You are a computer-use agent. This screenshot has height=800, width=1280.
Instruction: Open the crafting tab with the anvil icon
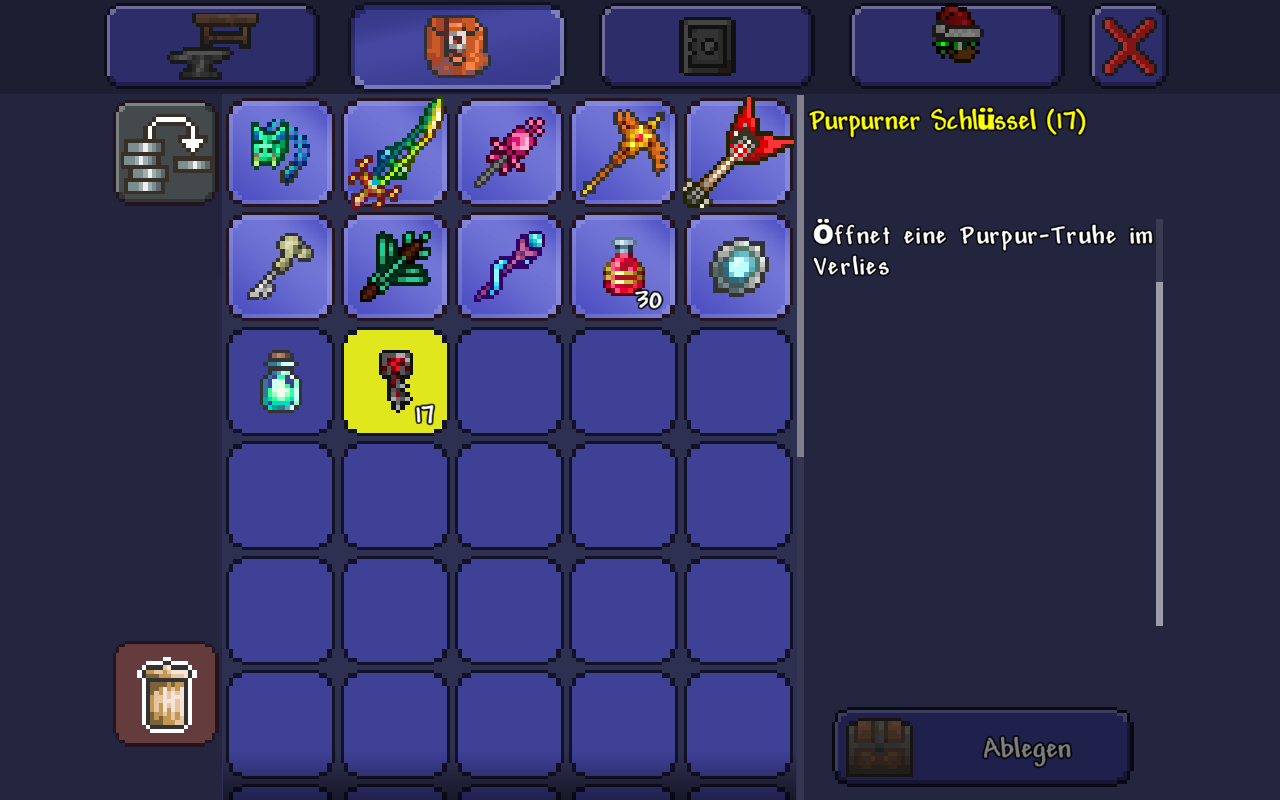[x=212, y=45]
